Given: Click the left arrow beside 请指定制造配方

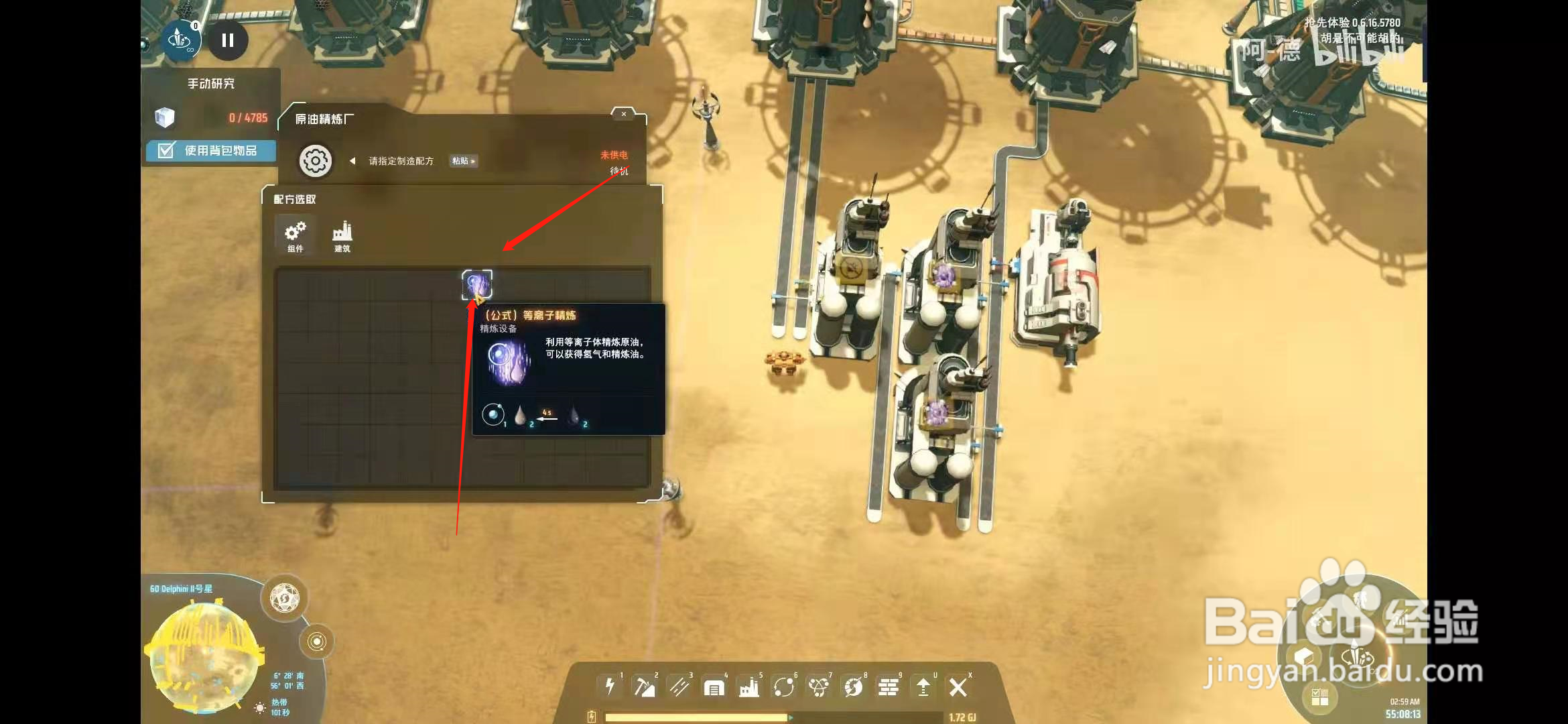Looking at the screenshot, I should (x=352, y=162).
